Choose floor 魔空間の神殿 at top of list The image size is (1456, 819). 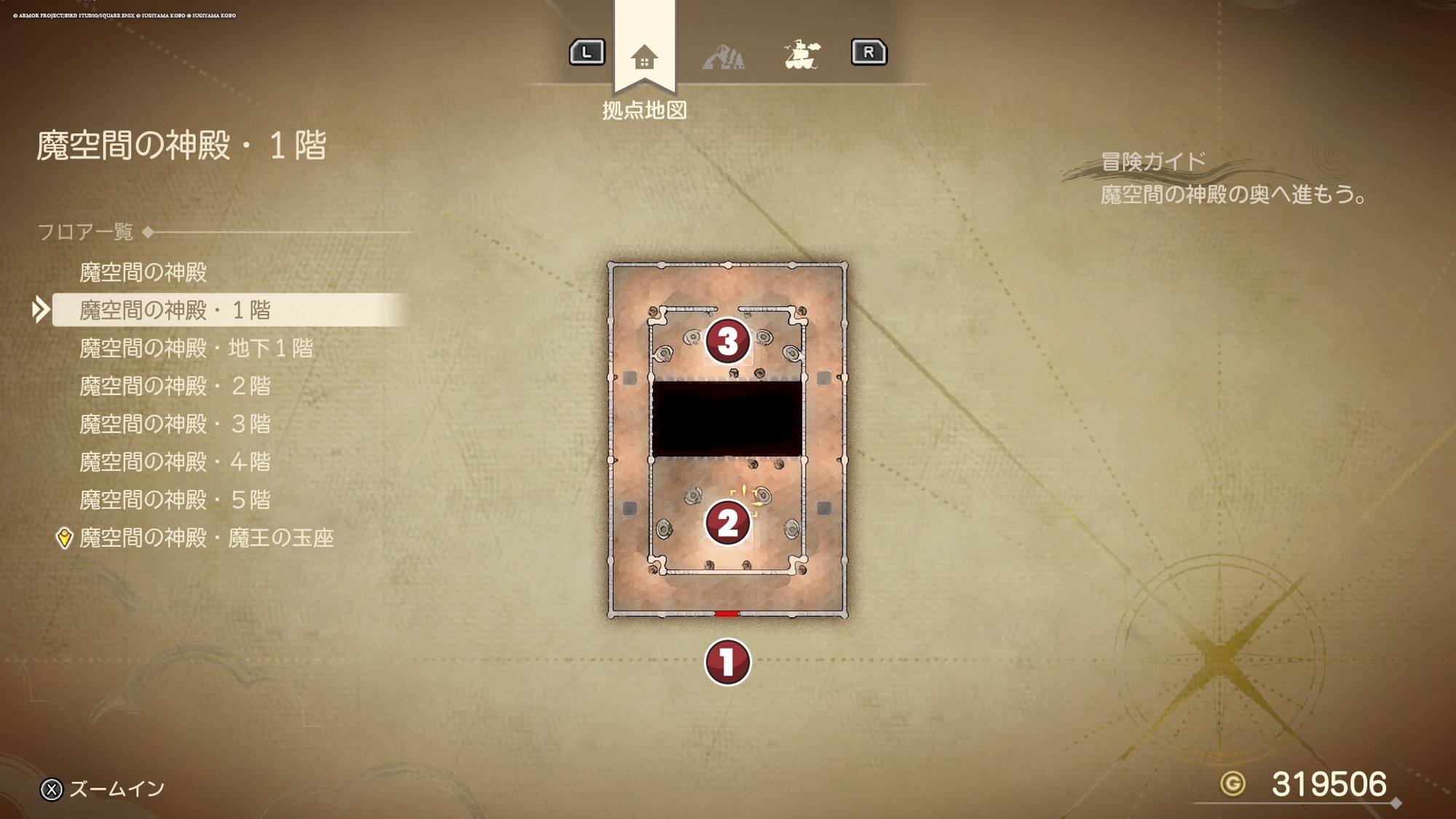click(x=143, y=272)
